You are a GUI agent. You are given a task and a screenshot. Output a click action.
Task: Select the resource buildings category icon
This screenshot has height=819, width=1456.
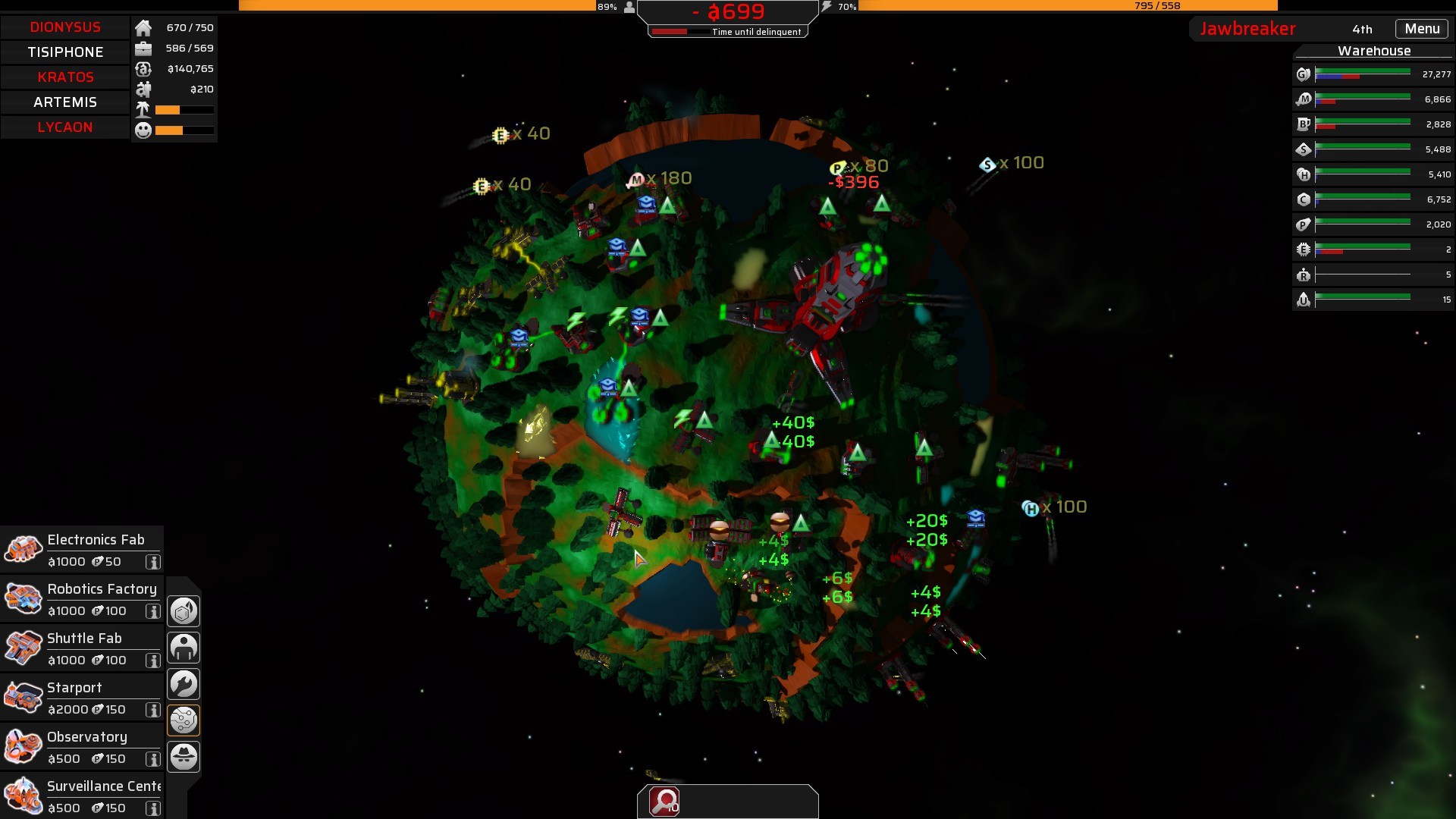[x=184, y=610]
